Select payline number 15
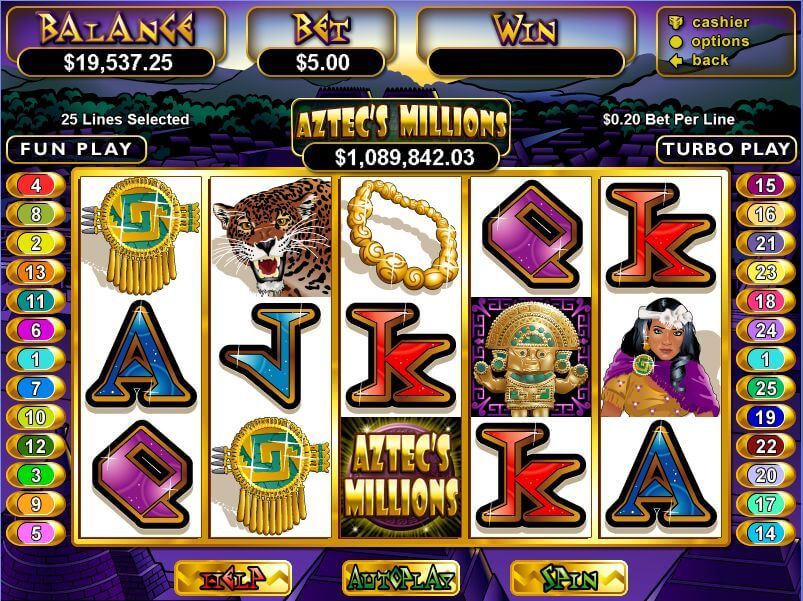Screen dimensions: 803x601 765,185
